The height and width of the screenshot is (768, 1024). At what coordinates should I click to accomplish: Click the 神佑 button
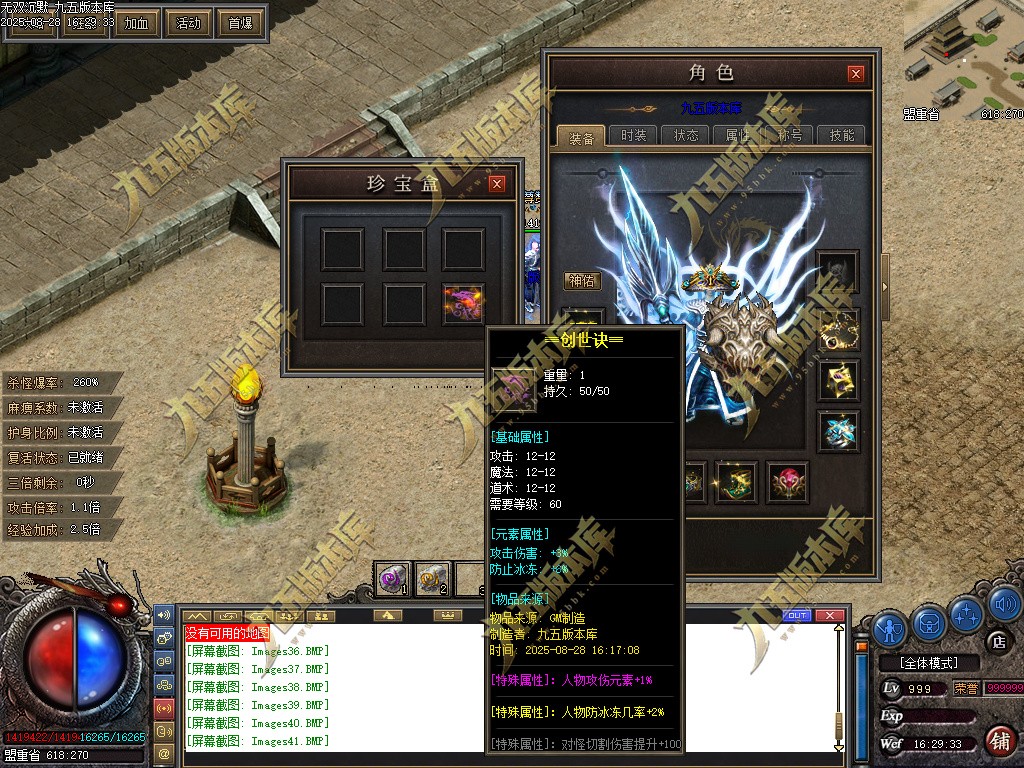[x=582, y=281]
